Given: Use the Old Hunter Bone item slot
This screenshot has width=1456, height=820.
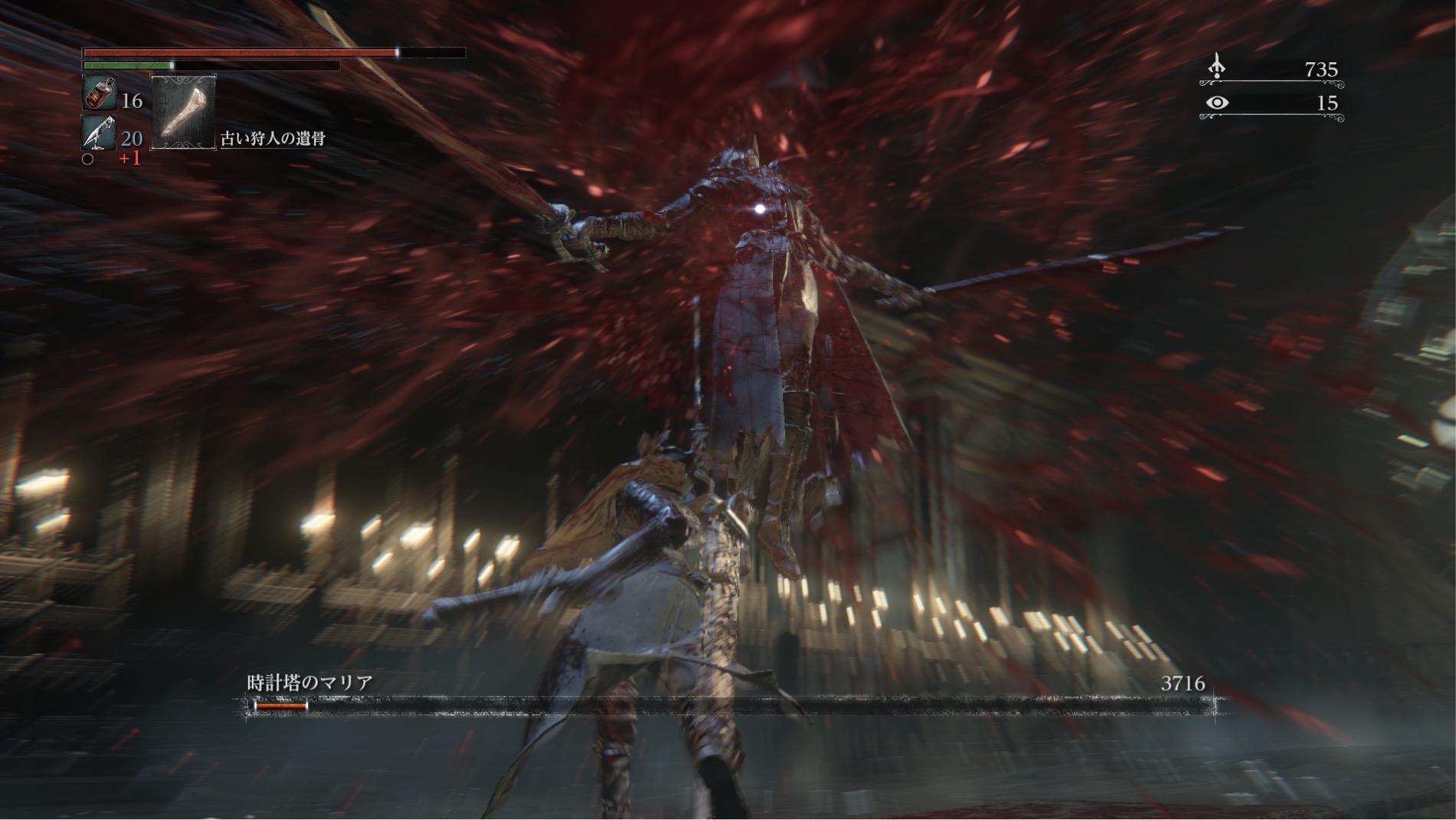Looking at the screenshot, I should pyautogui.click(x=183, y=112).
